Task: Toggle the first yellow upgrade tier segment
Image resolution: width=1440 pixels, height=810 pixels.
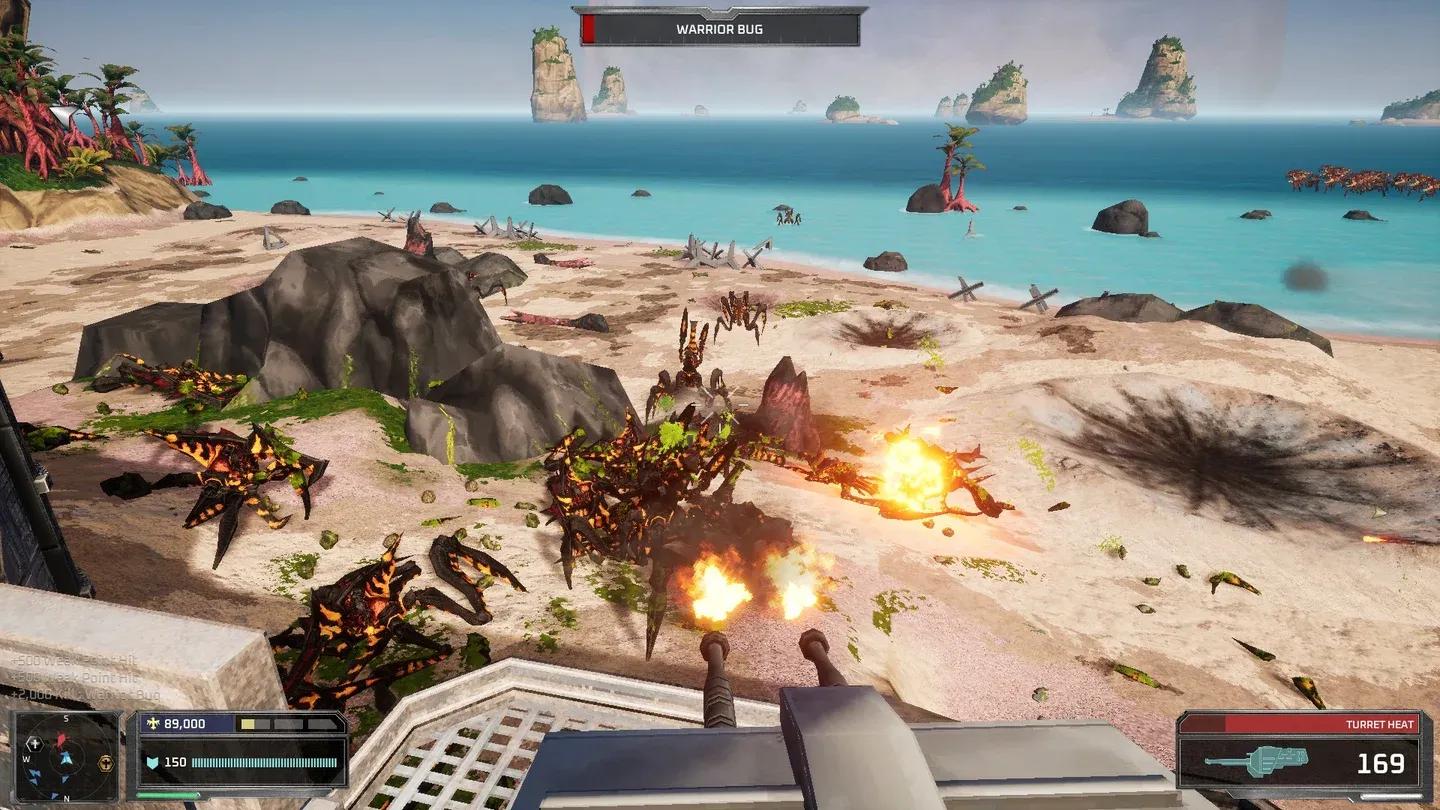Action: tap(247, 724)
